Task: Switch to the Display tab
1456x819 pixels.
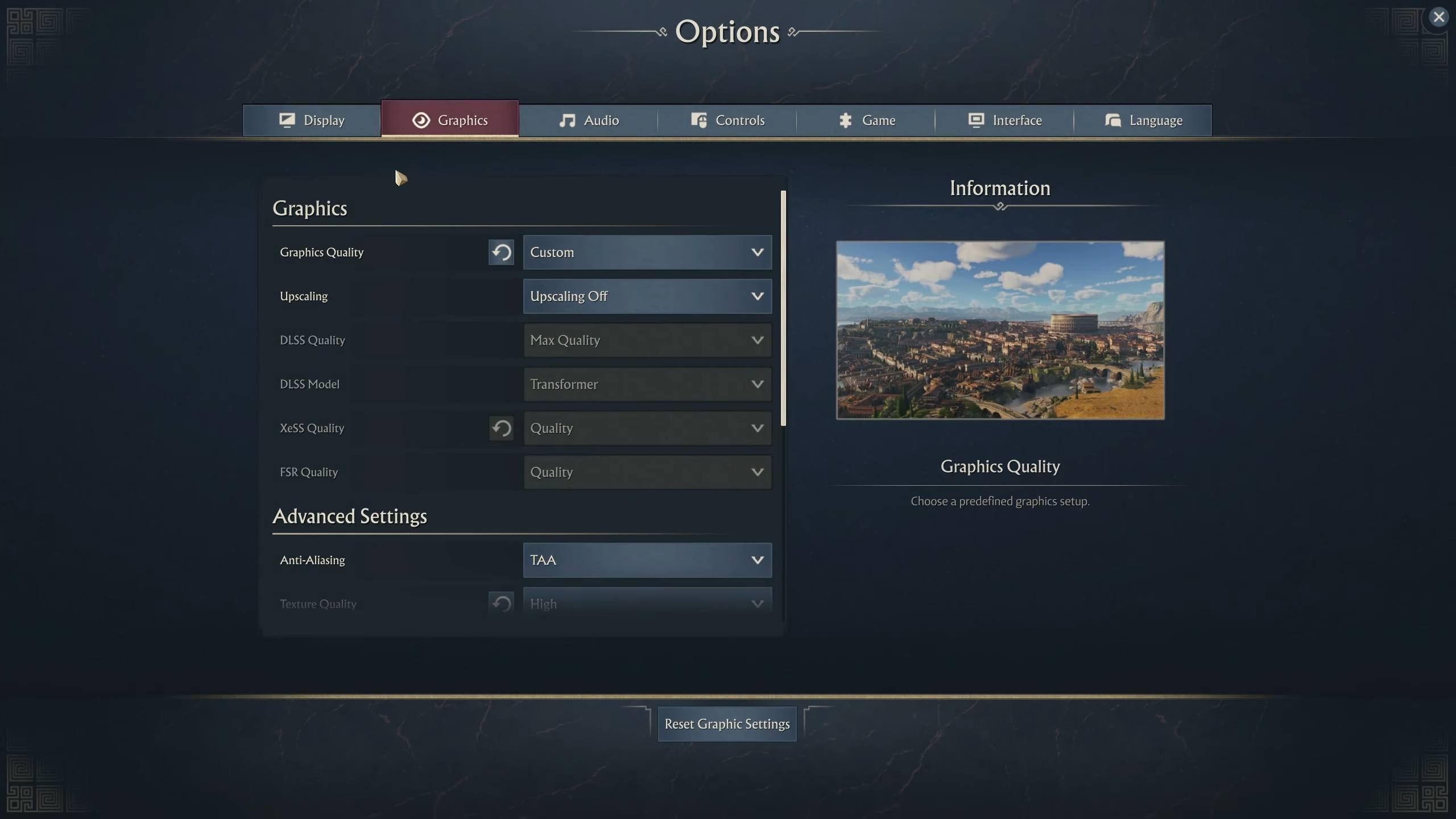Action: [x=311, y=120]
